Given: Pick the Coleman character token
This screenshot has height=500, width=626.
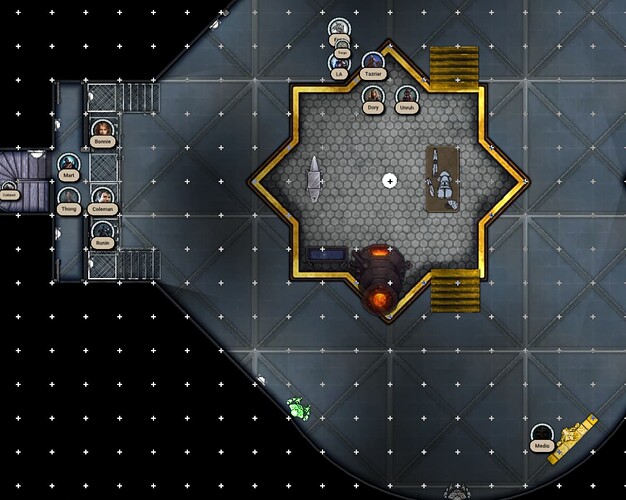Looking at the screenshot, I should (102, 197).
